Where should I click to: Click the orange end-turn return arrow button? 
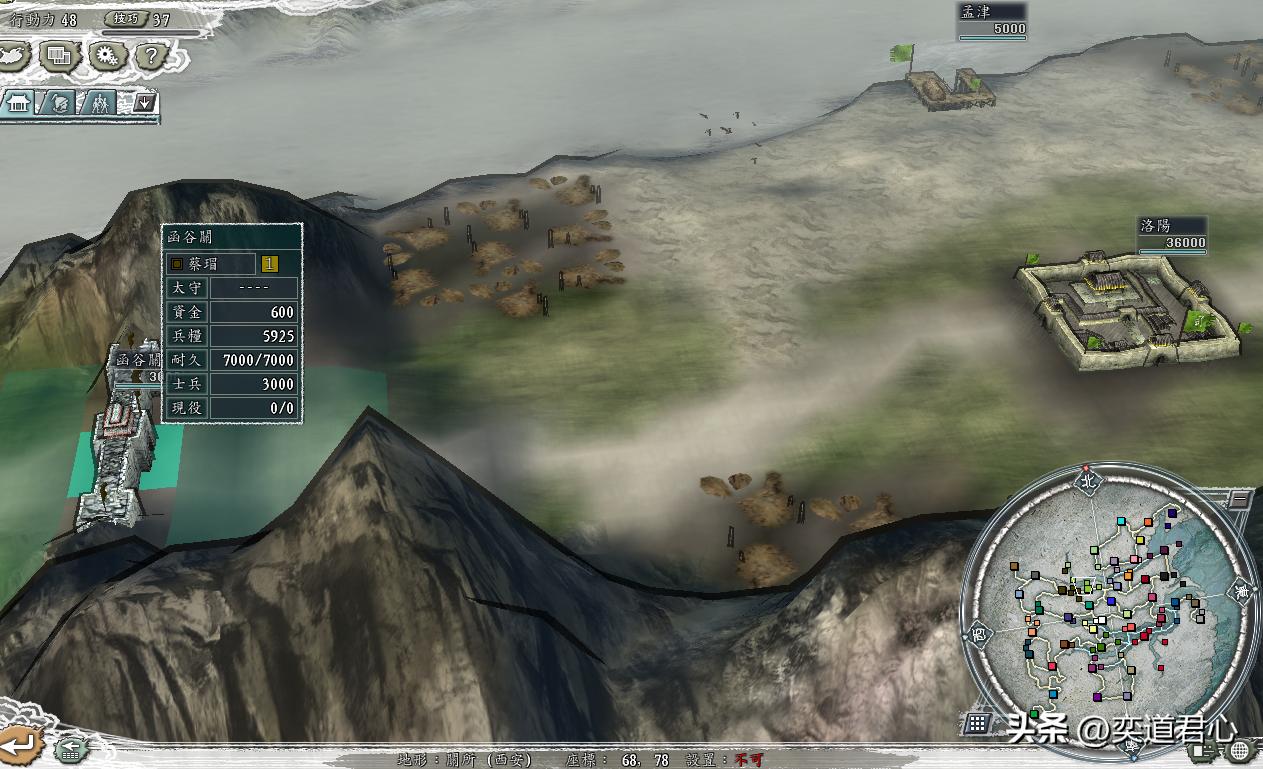tap(20, 744)
